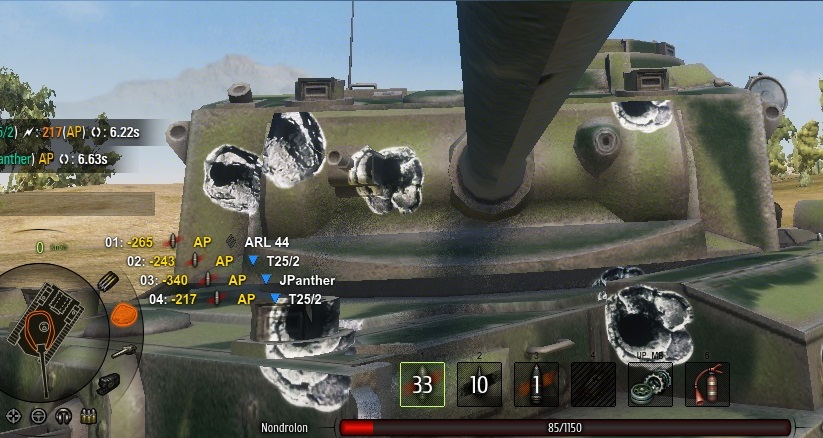Click the gun module status icon
This screenshot has height=438, width=823.
point(126,350)
